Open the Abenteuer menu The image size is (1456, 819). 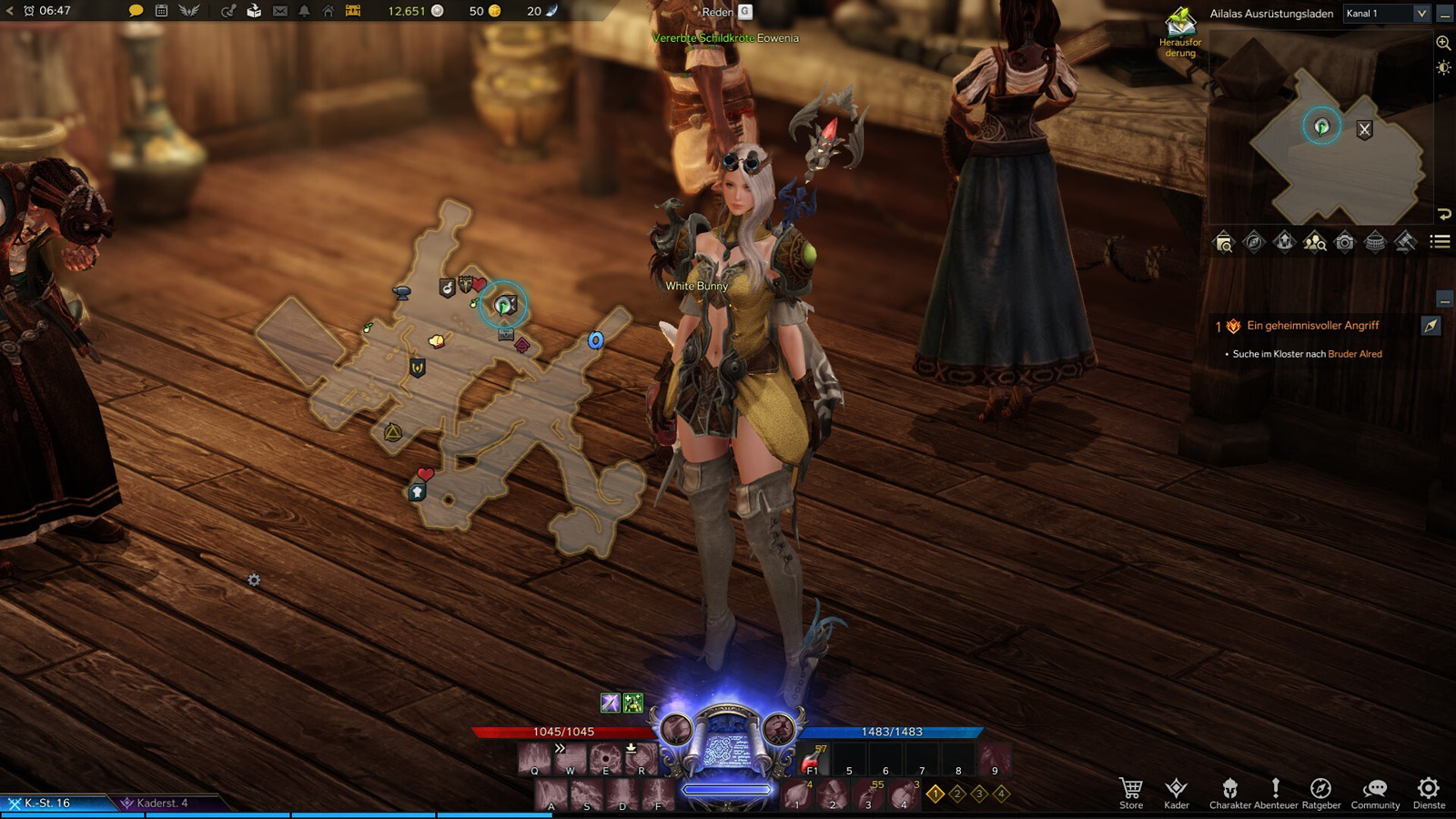point(1276,791)
